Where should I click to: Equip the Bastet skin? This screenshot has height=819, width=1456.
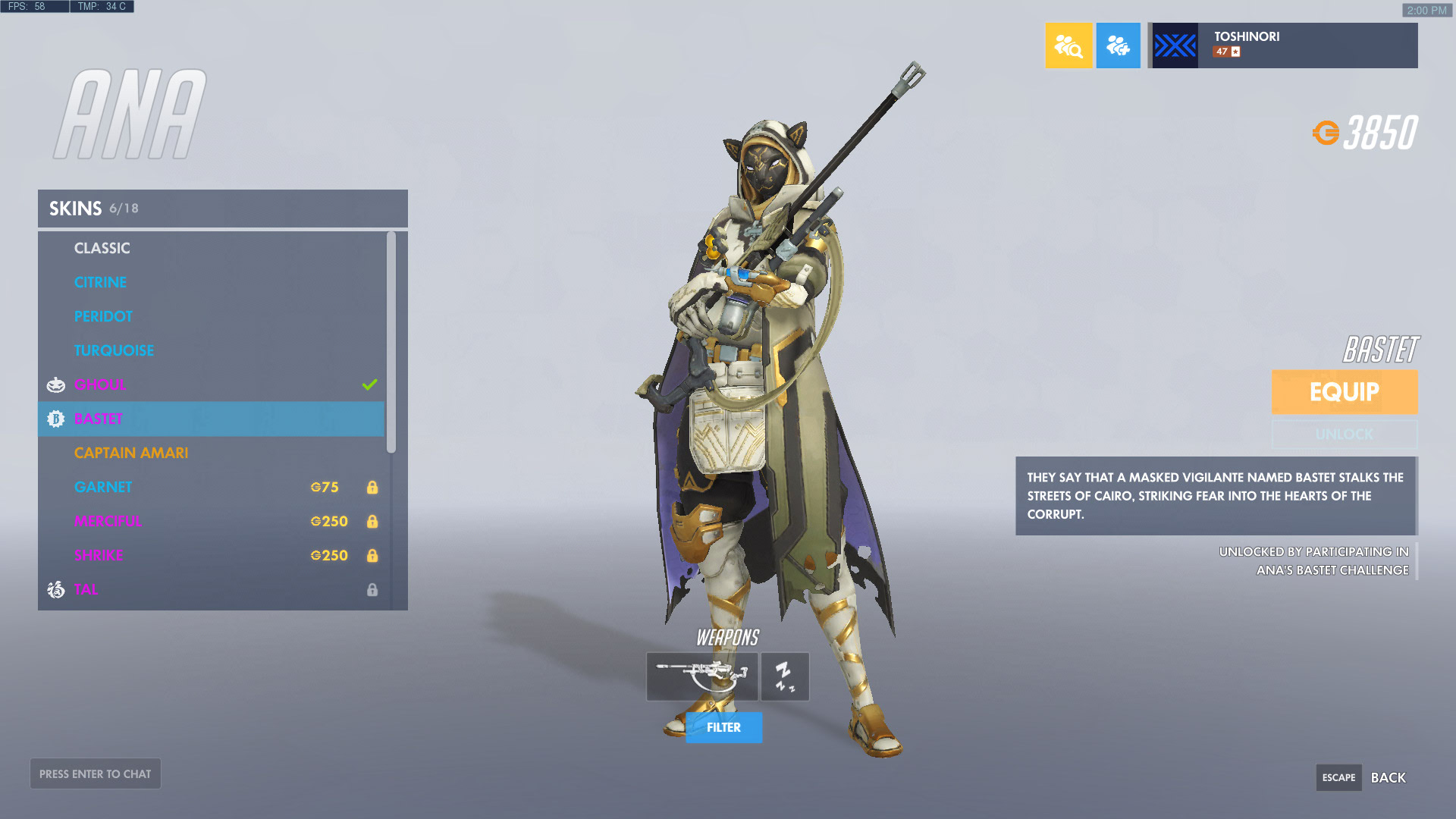(x=1344, y=392)
